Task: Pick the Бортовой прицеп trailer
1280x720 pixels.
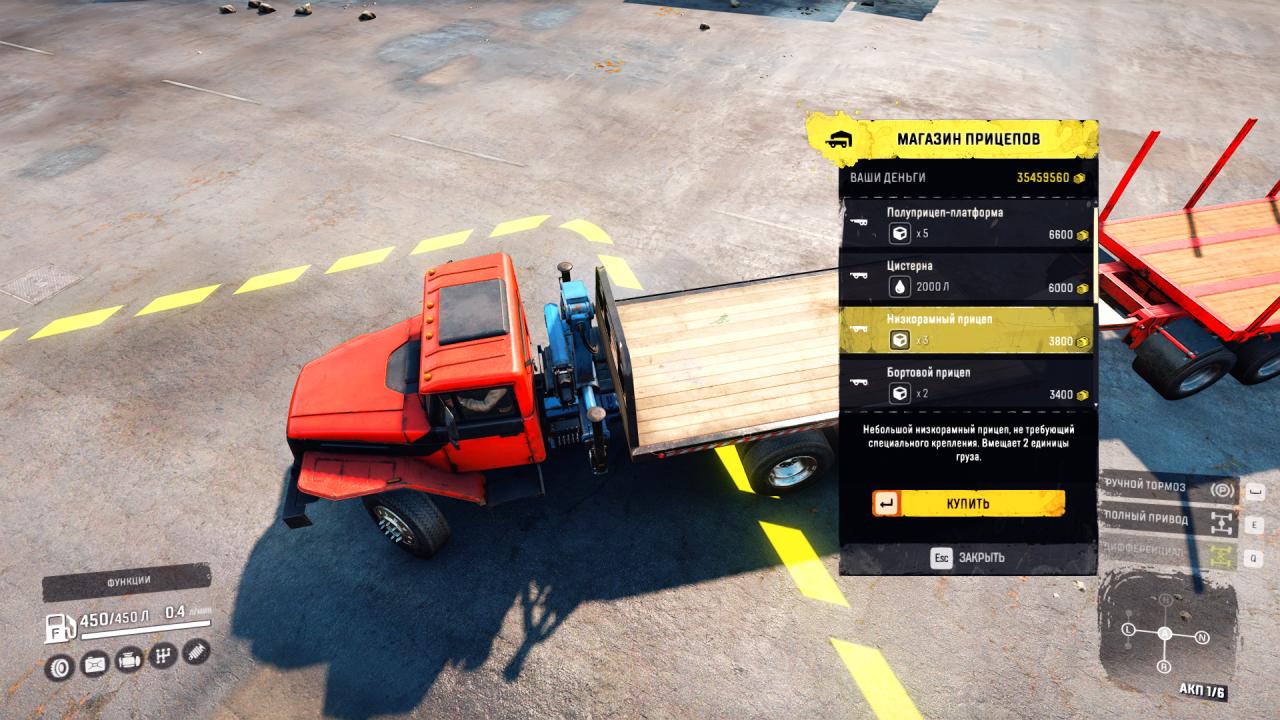Action: click(967, 383)
